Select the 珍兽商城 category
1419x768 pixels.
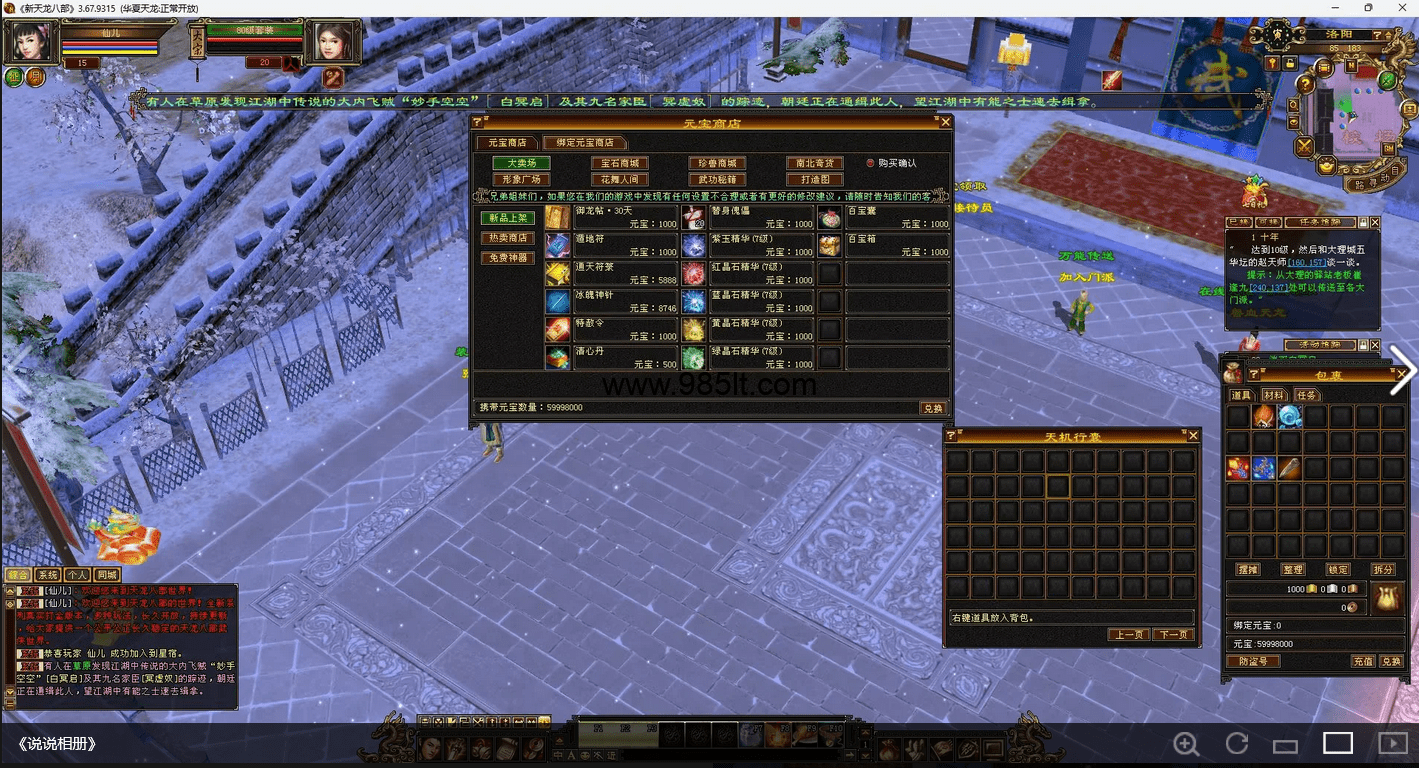coord(717,163)
